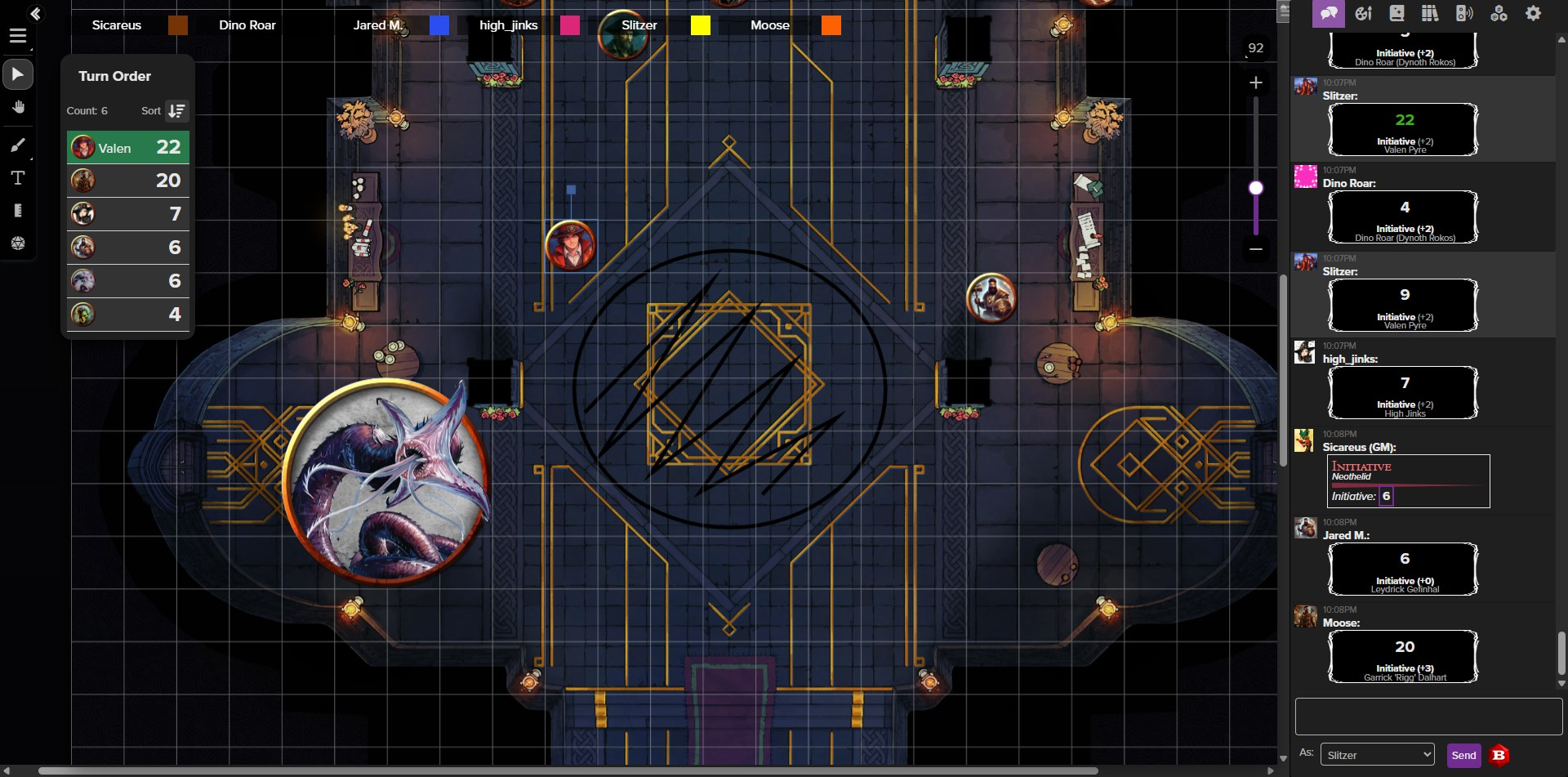Open the hamburger menu on the toolbar
1568x777 pixels.
tap(17, 36)
